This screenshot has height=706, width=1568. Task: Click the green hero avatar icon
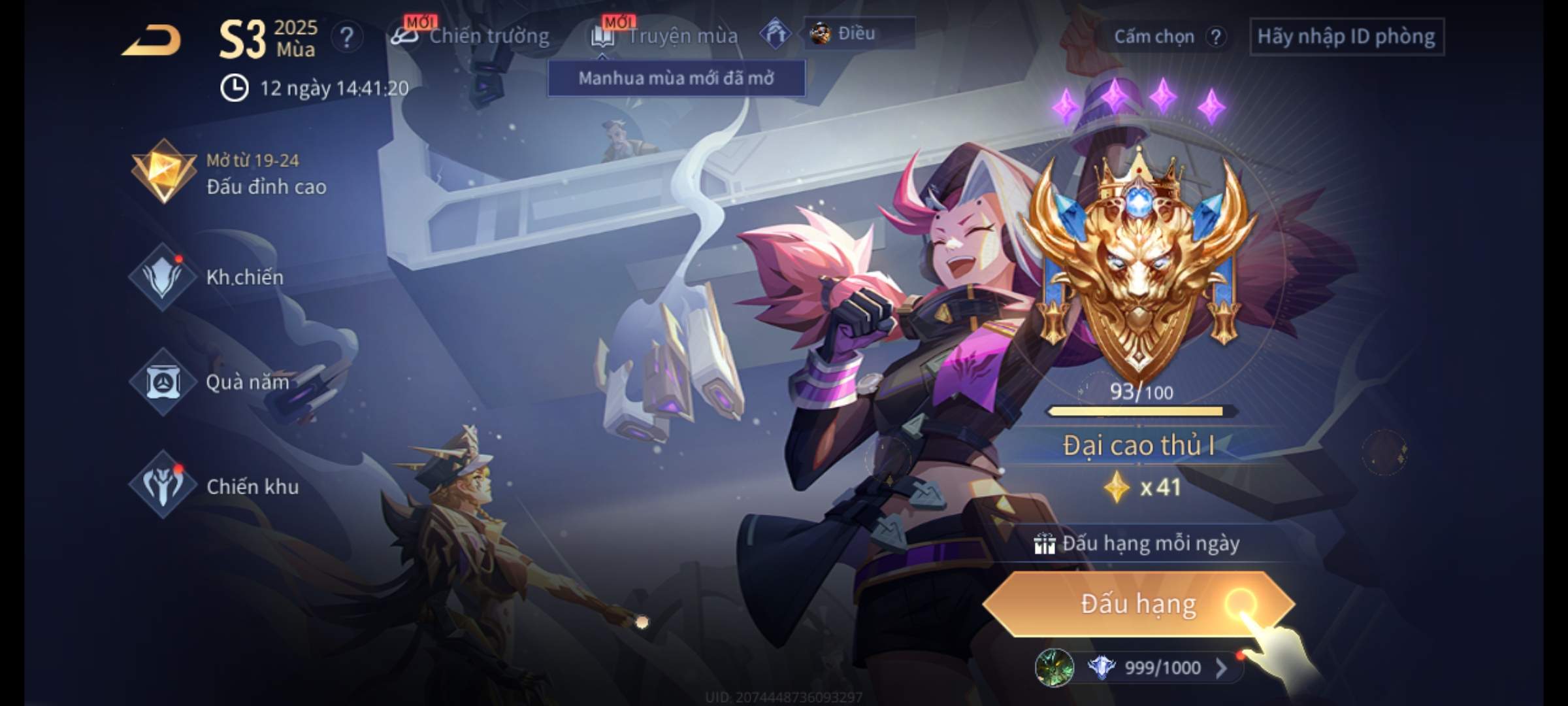(x=1054, y=667)
